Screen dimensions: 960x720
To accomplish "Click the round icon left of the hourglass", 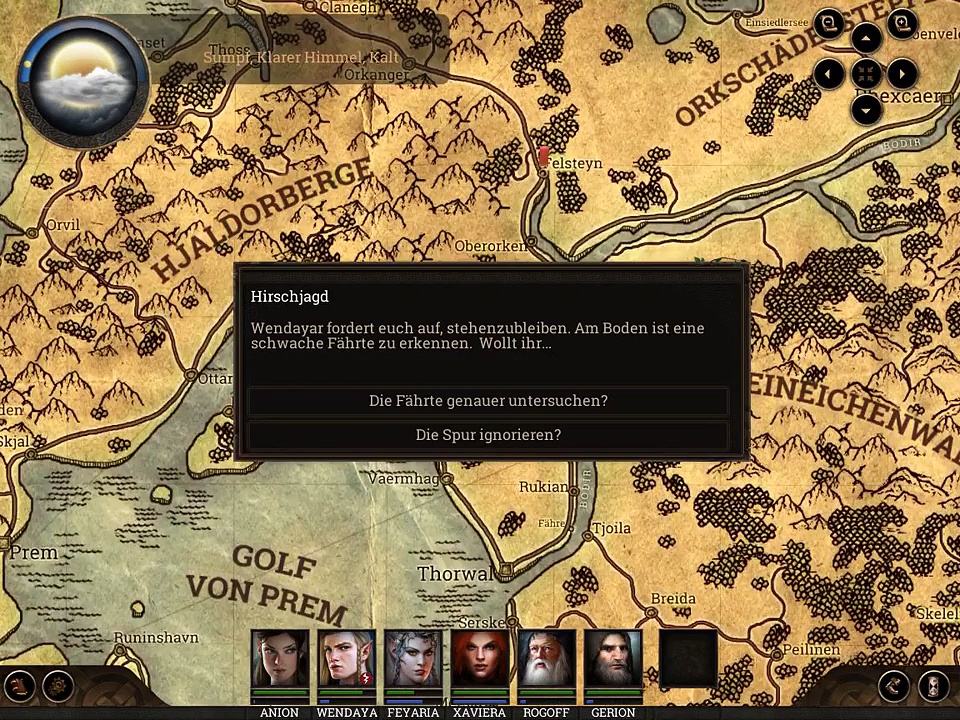I will 894,686.
